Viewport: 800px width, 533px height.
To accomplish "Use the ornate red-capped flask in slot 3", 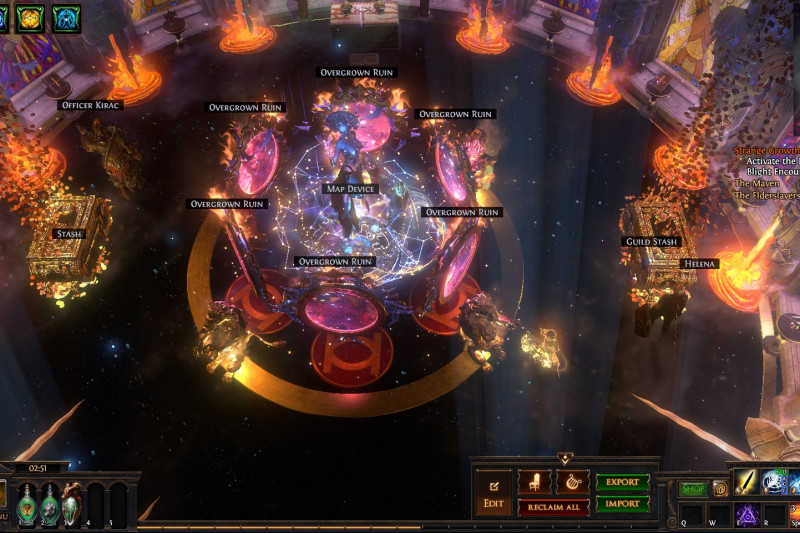I will (x=72, y=504).
